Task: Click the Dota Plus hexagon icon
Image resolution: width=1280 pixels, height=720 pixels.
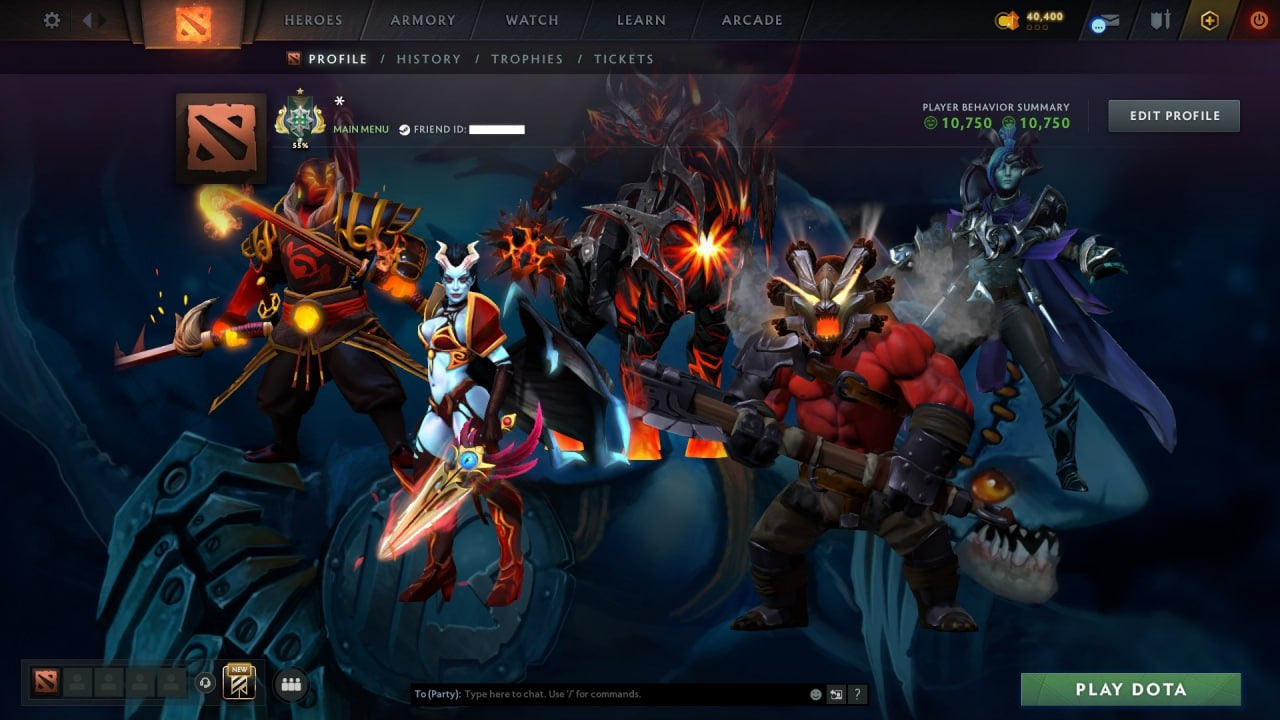Action: click(x=1208, y=20)
